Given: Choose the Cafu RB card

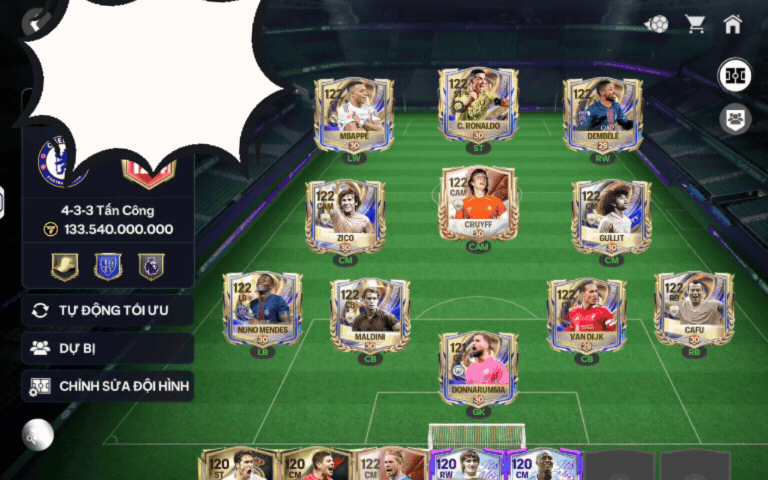Looking at the screenshot, I should pyautogui.click(x=694, y=307).
